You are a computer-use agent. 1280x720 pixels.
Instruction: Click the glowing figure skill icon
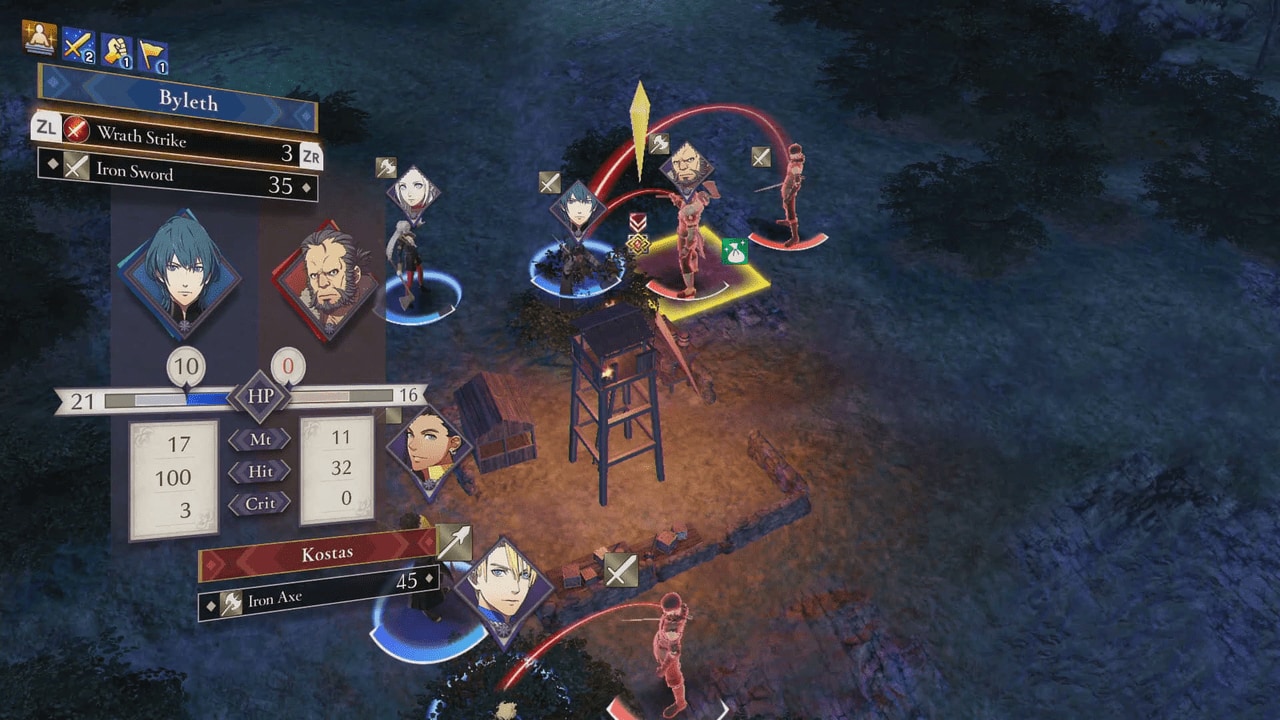39,39
